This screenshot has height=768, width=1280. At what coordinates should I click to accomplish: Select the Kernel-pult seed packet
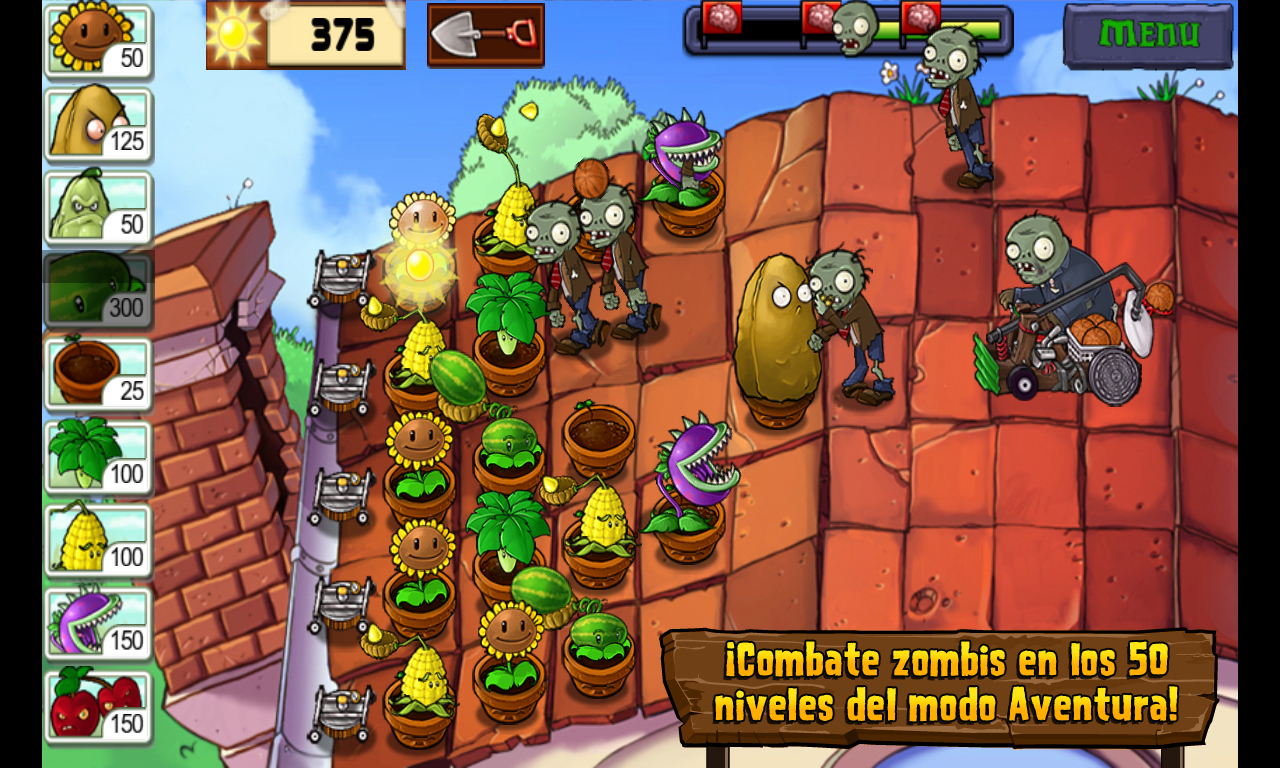point(98,541)
